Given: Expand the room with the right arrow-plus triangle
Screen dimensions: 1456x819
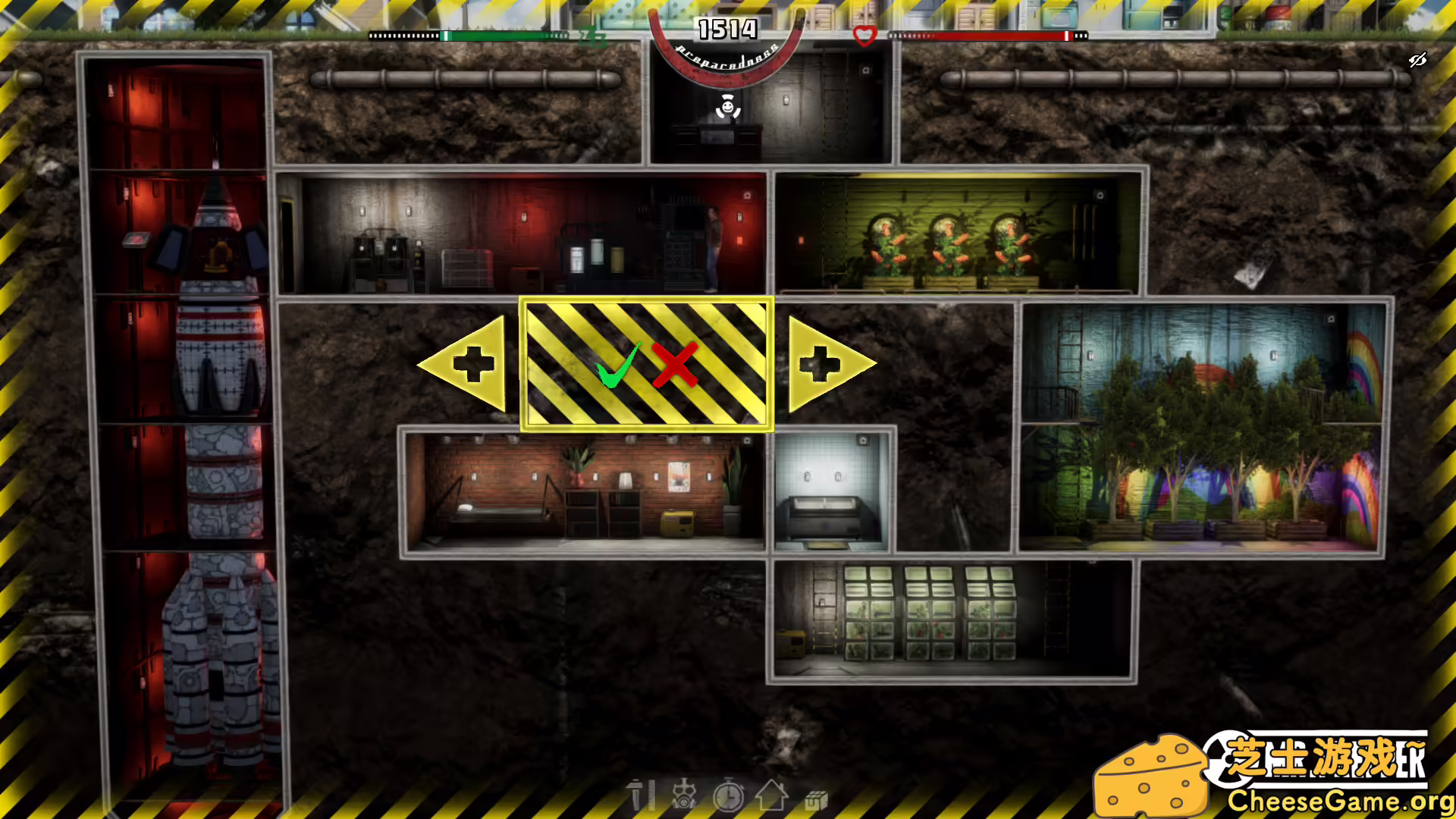Looking at the screenshot, I should point(821,362).
